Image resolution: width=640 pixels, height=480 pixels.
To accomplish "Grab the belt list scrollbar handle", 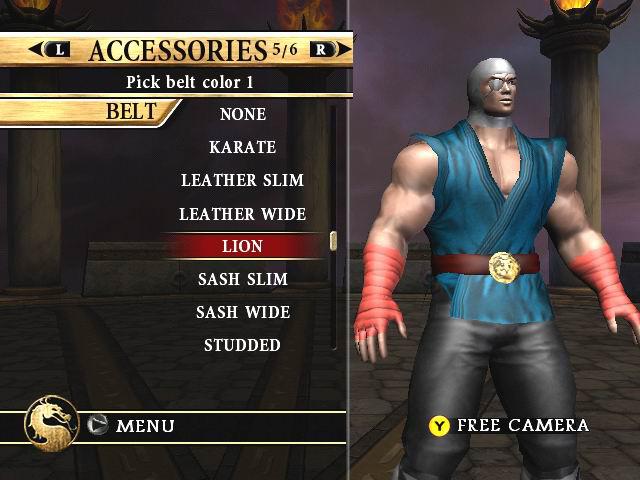I will (334, 240).
